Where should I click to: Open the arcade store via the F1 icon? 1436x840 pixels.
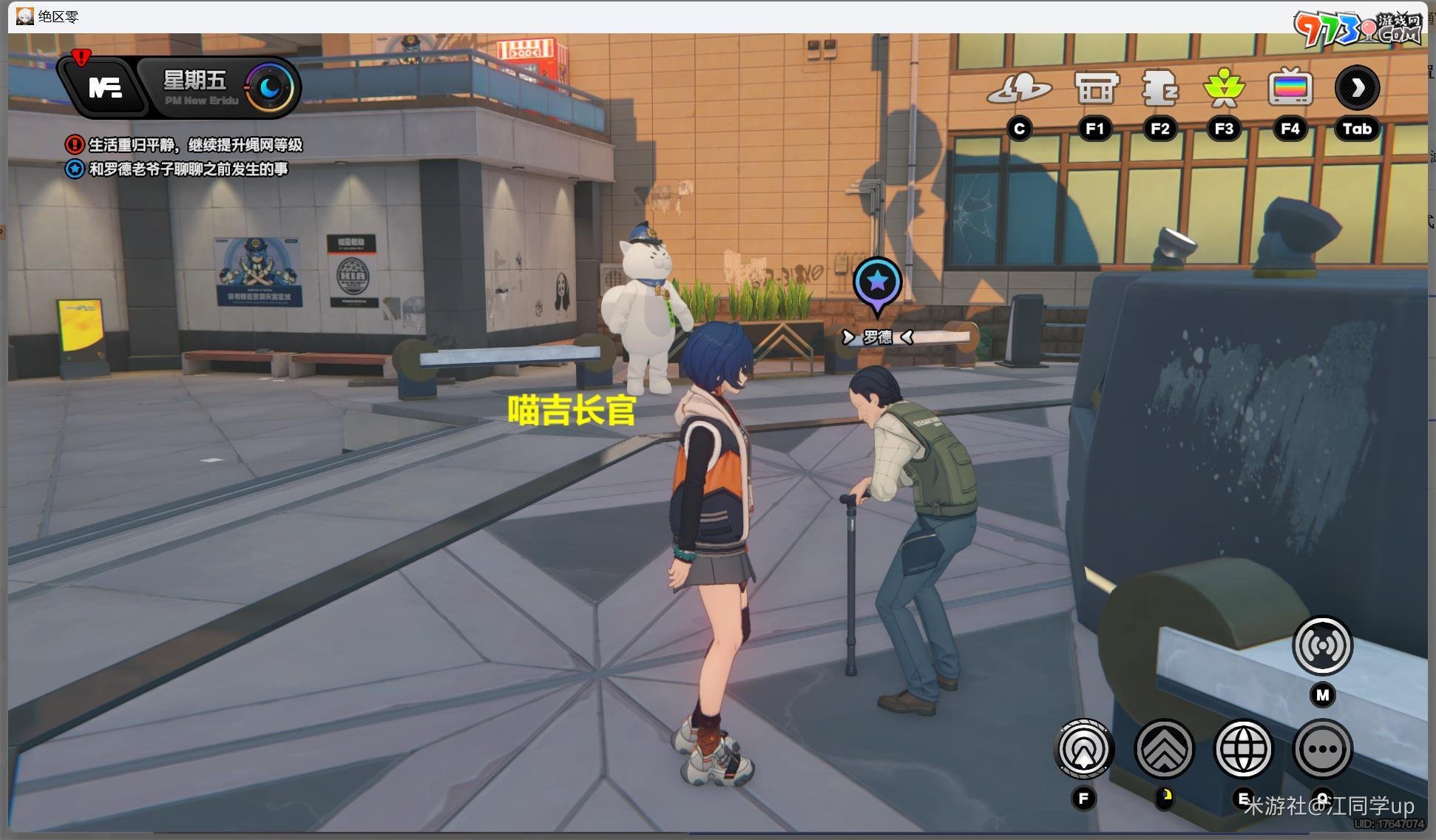click(1095, 87)
